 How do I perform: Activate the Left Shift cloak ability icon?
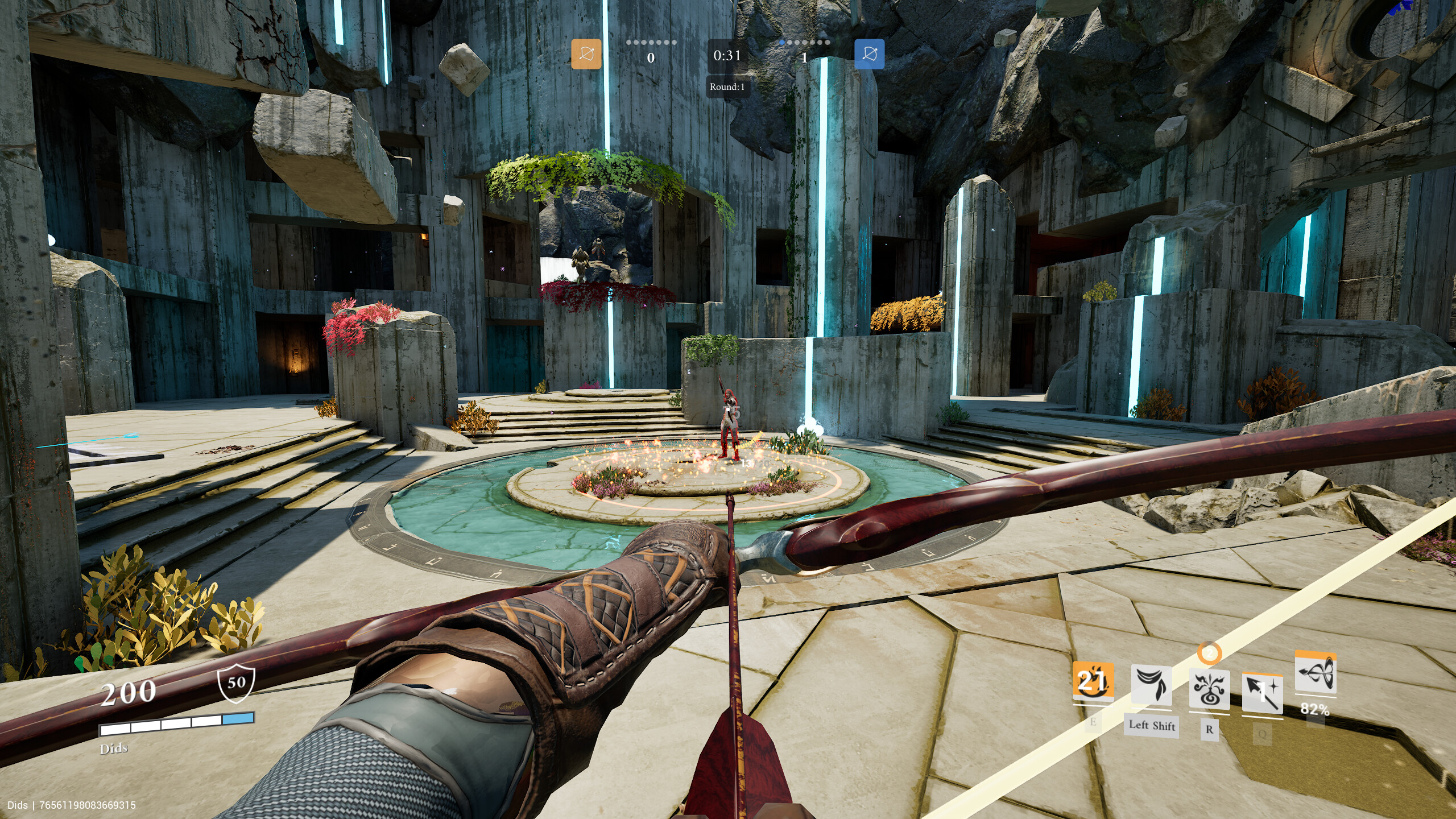pyautogui.click(x=1151, y=685)
